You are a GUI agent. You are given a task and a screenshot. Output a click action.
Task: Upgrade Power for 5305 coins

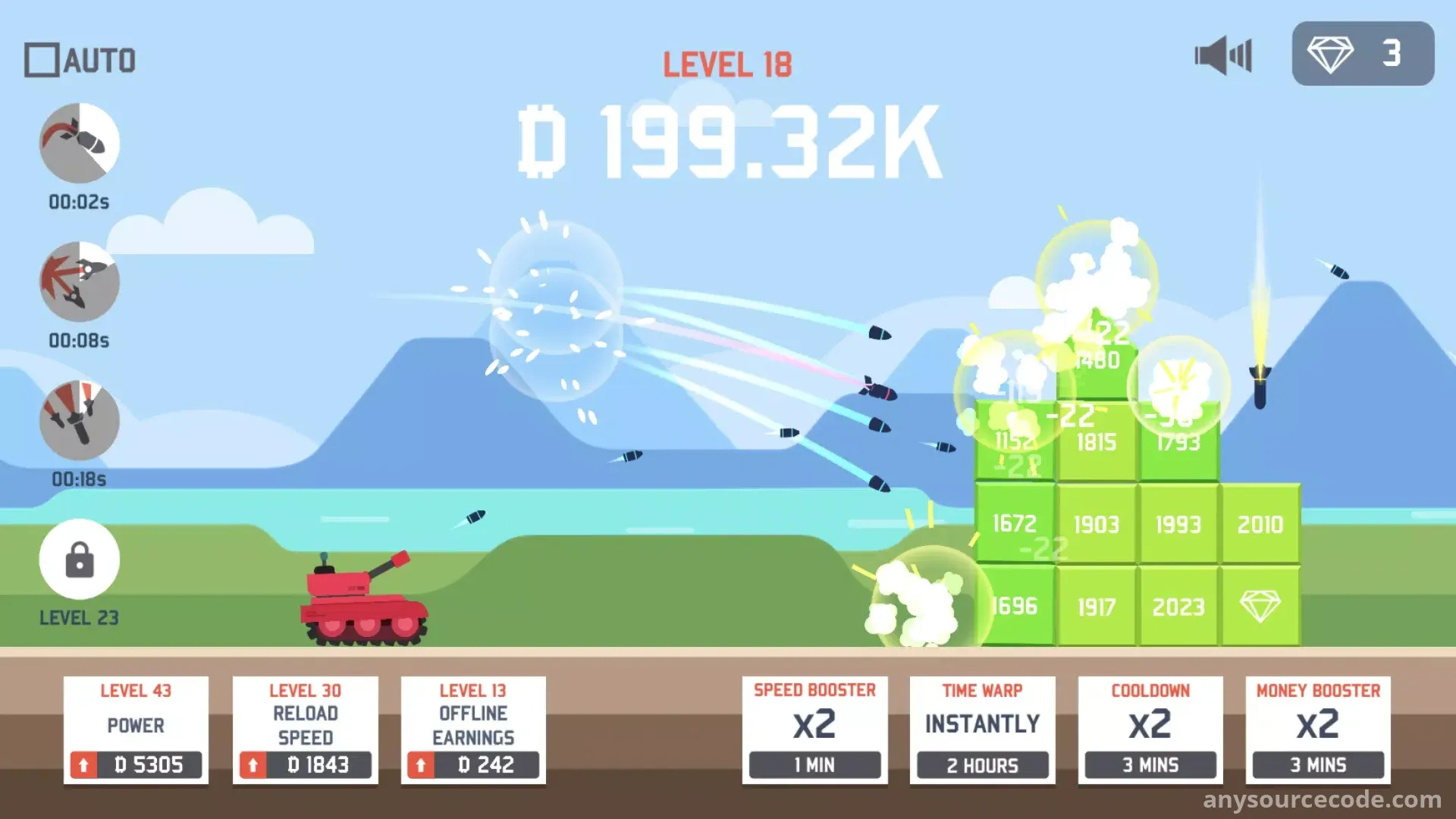(136, 764)
